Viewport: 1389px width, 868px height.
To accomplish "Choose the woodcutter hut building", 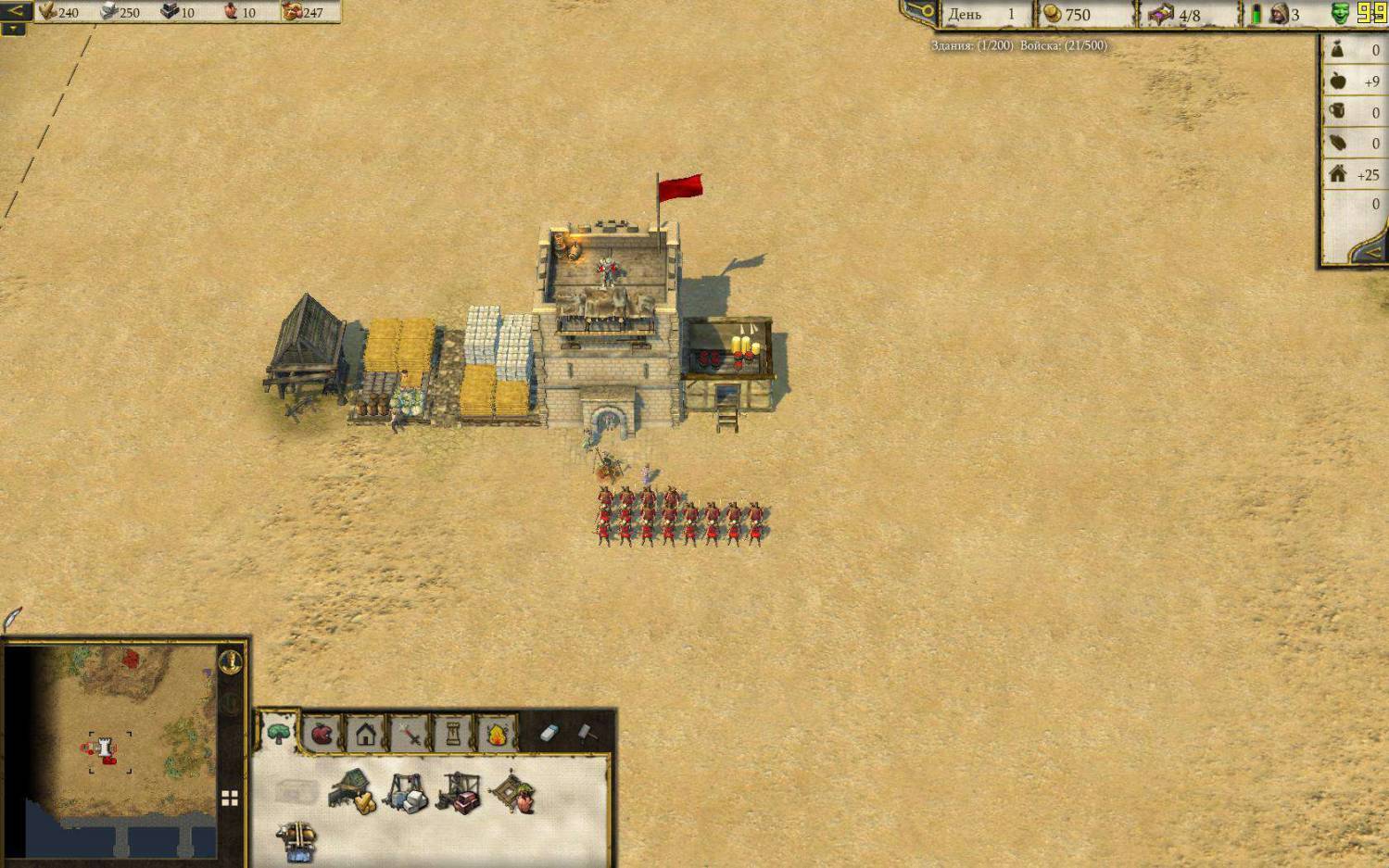I will click(353, 793).
